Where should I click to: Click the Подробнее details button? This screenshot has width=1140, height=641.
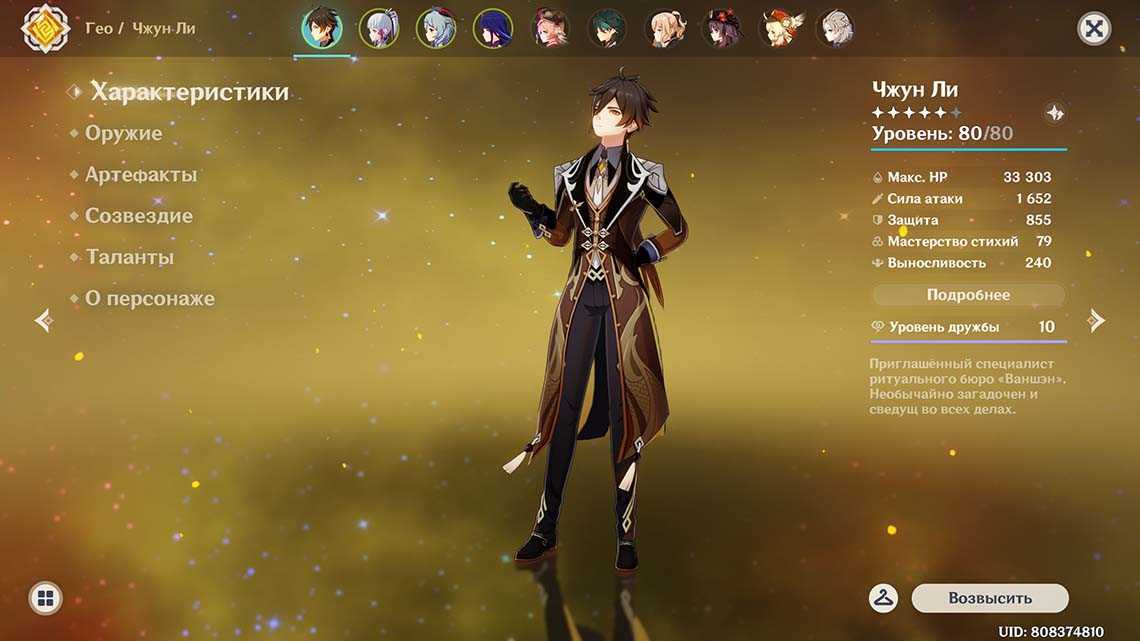coord(968,295)
